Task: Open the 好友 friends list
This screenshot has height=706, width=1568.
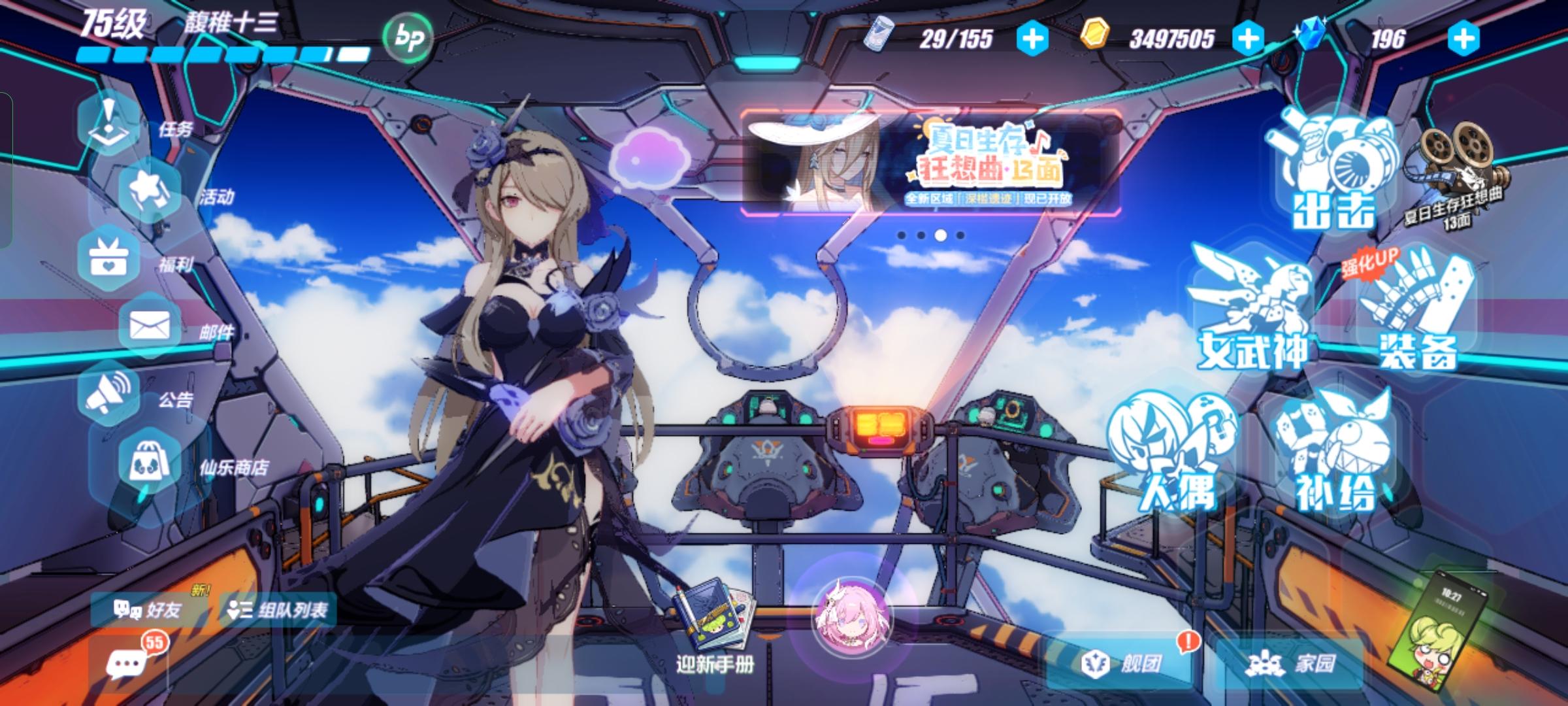Action: tap(148, 611)
